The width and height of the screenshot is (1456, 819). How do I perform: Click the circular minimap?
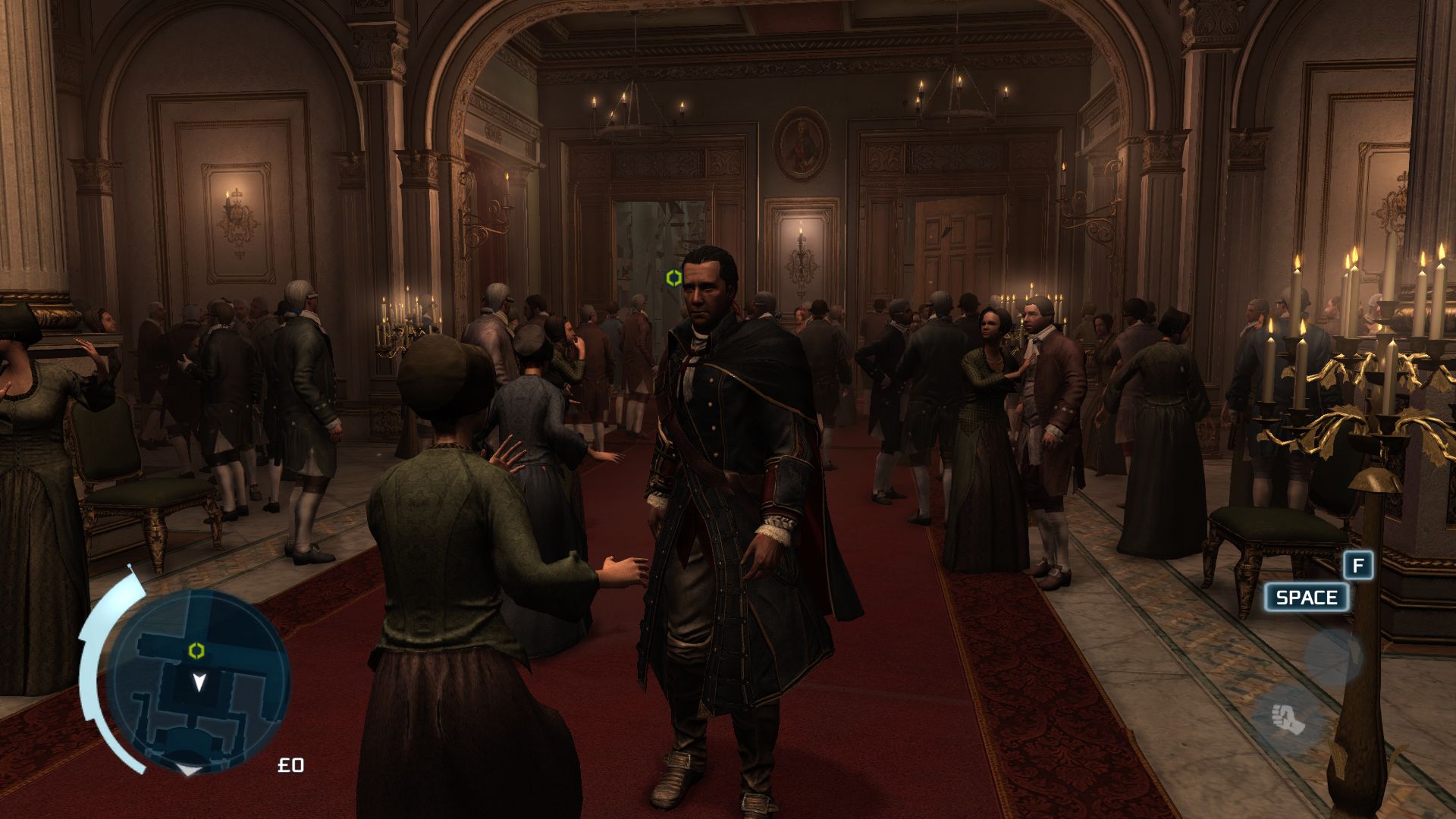coord(198,679)
